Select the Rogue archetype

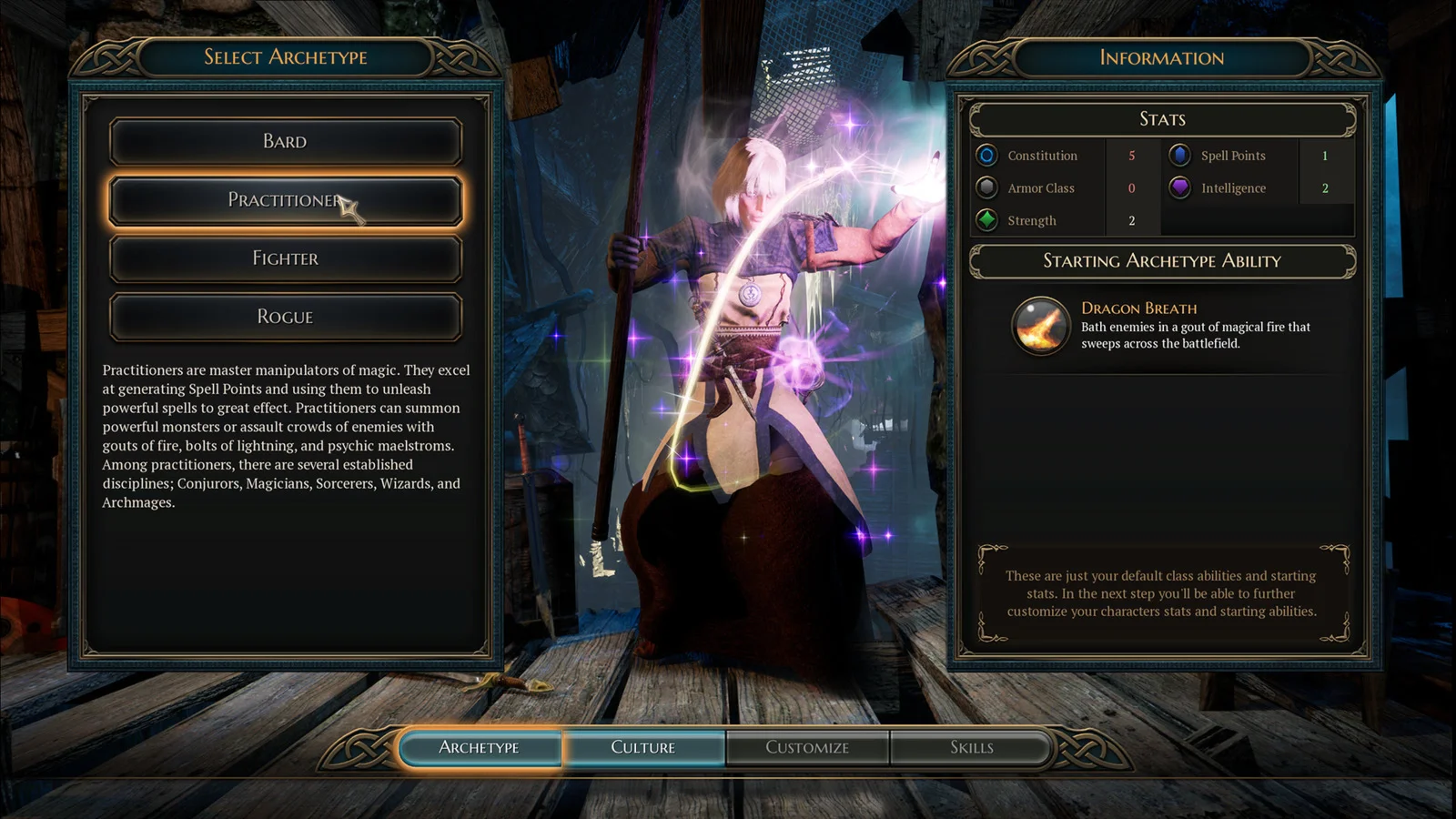[285, 317]
